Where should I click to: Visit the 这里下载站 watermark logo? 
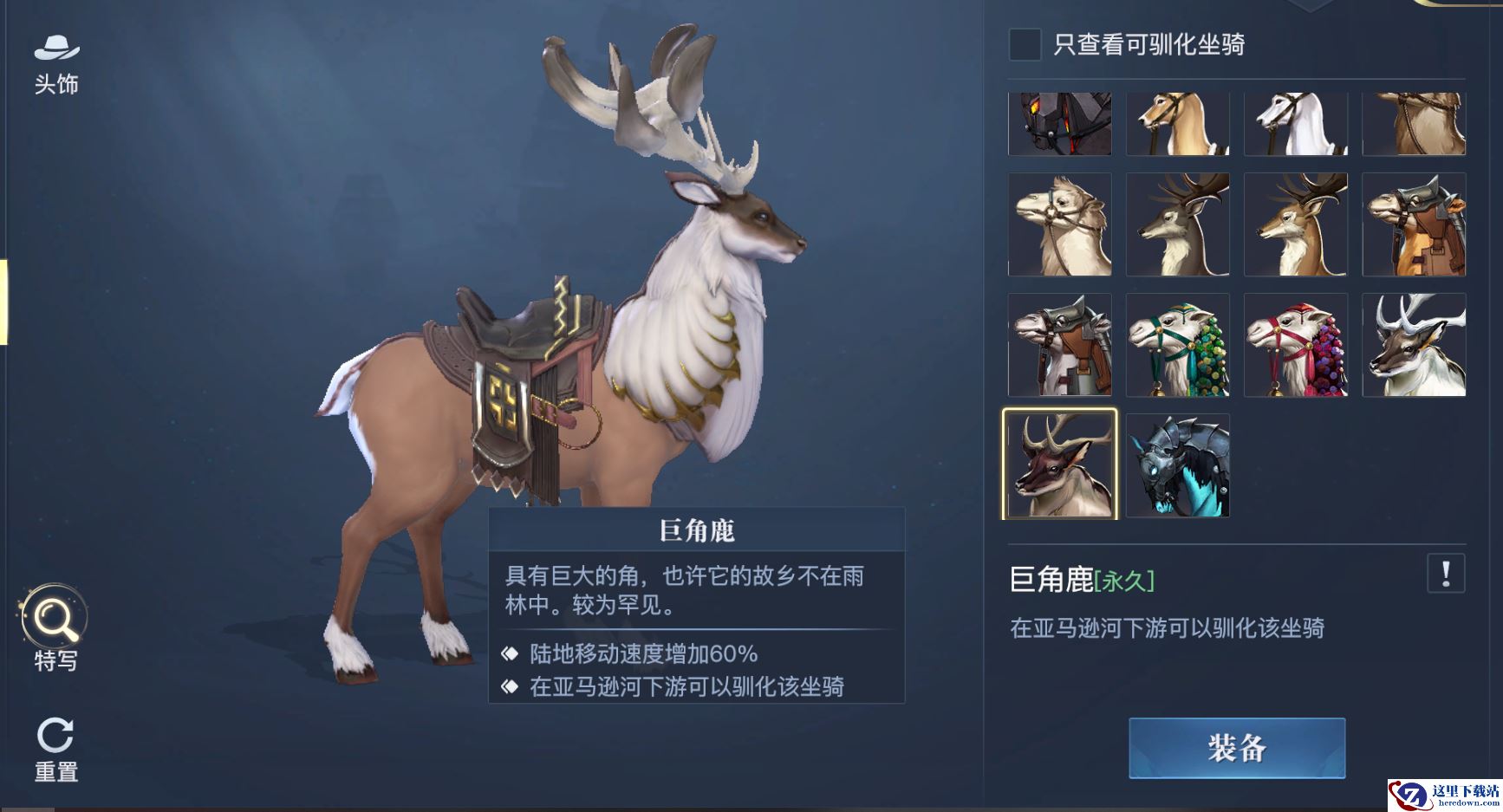click(x=1444, y=796)
